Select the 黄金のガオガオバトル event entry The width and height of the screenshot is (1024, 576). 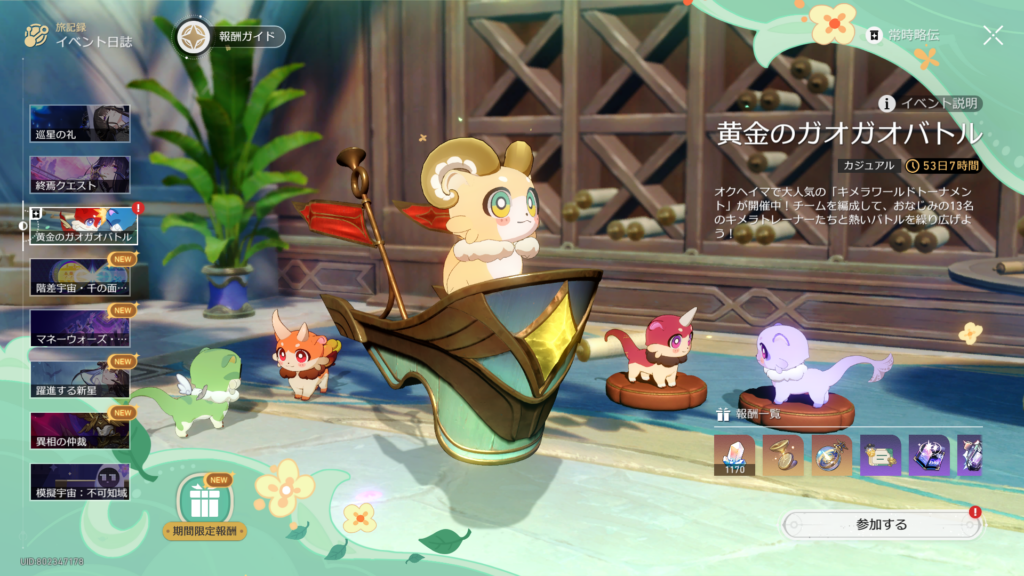pos(80,226)
